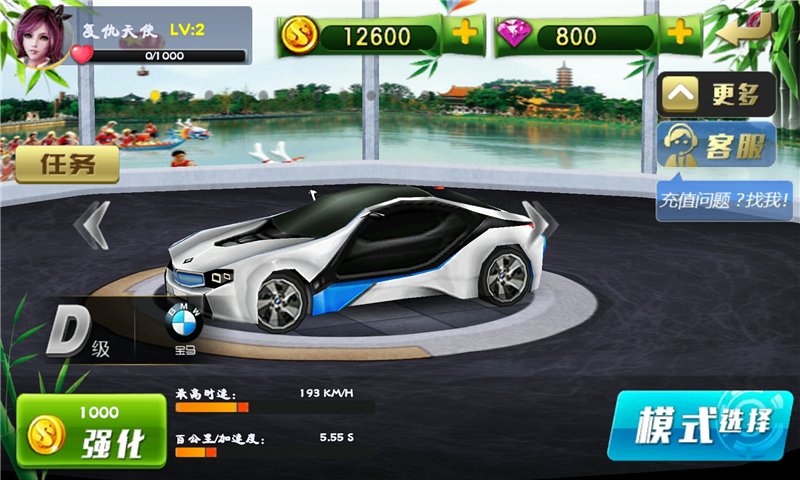
Task: Click the 强化 upgrade button
Action: coord(91,431)
